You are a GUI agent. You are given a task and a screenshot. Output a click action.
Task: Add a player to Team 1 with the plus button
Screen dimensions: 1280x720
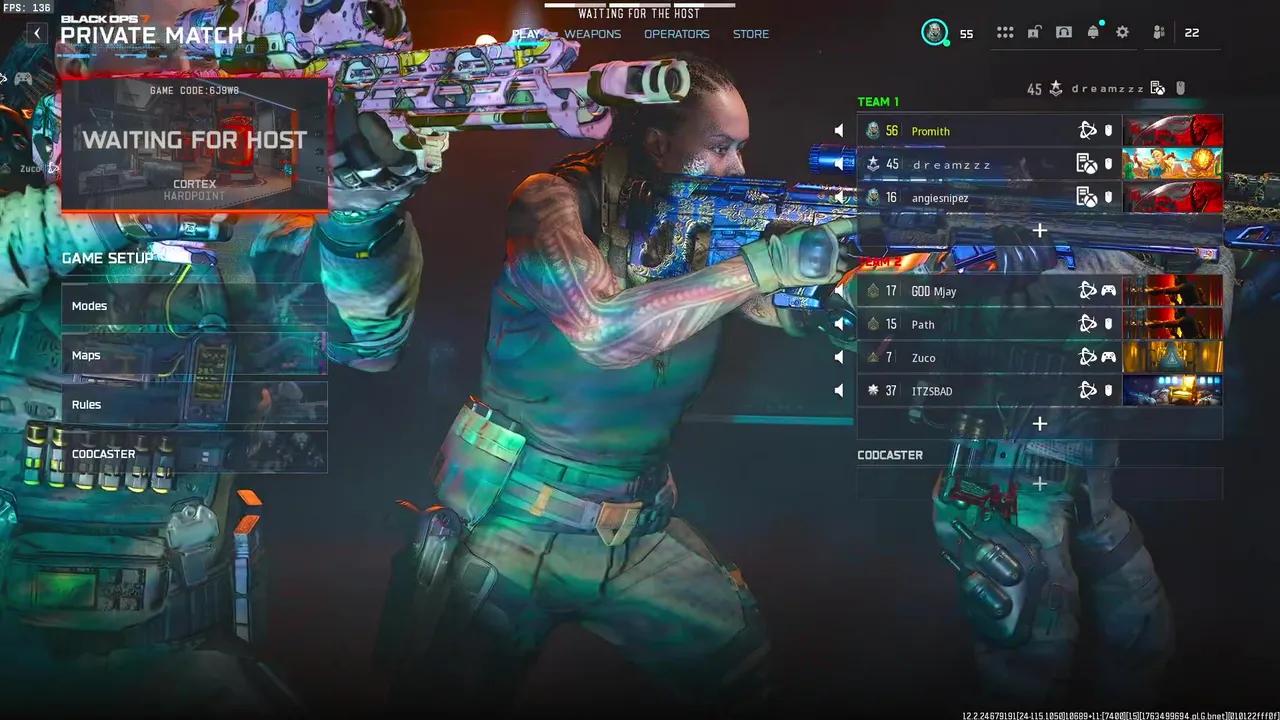1039,230
